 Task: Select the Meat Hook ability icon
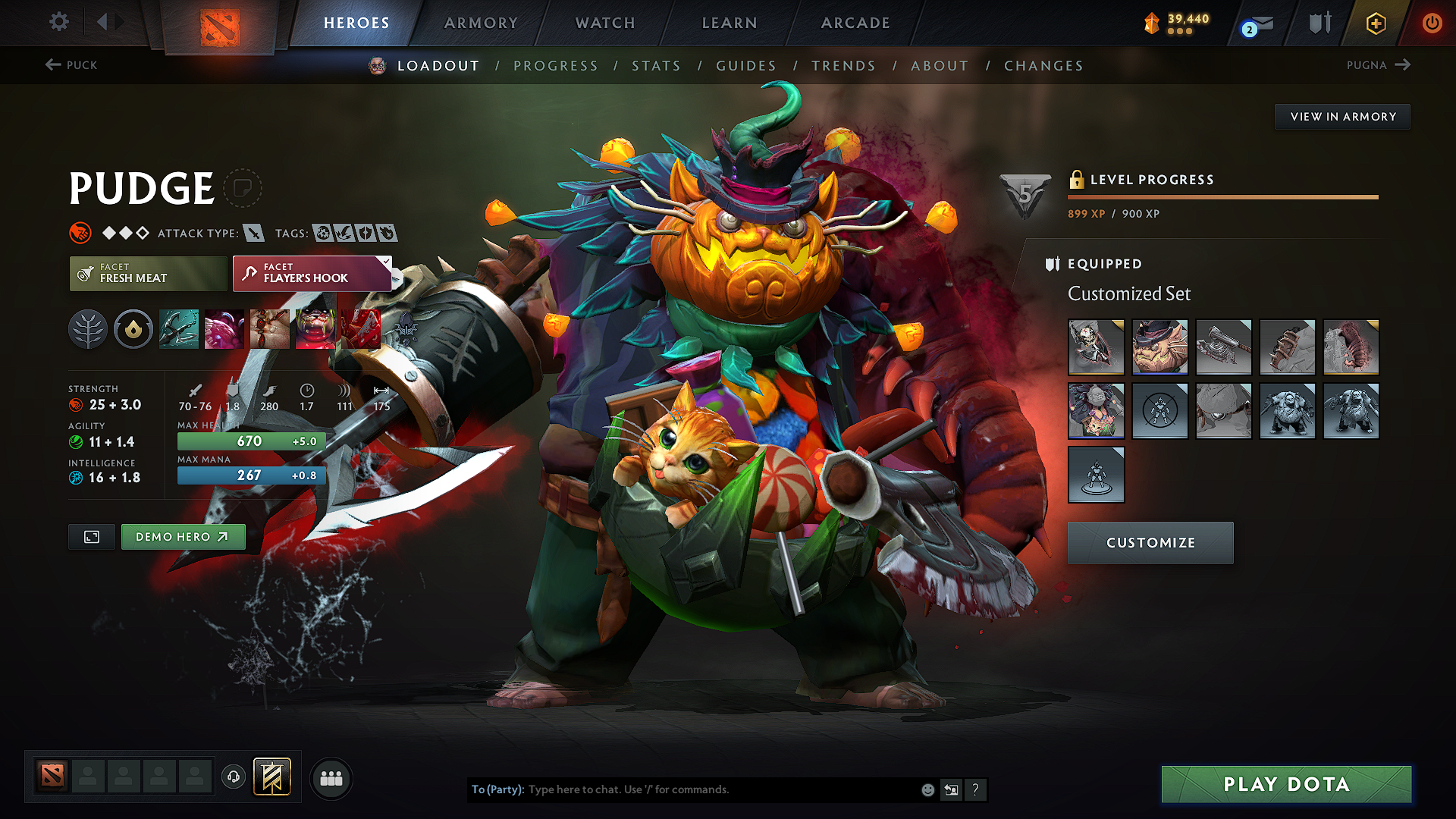pos(177,328)
